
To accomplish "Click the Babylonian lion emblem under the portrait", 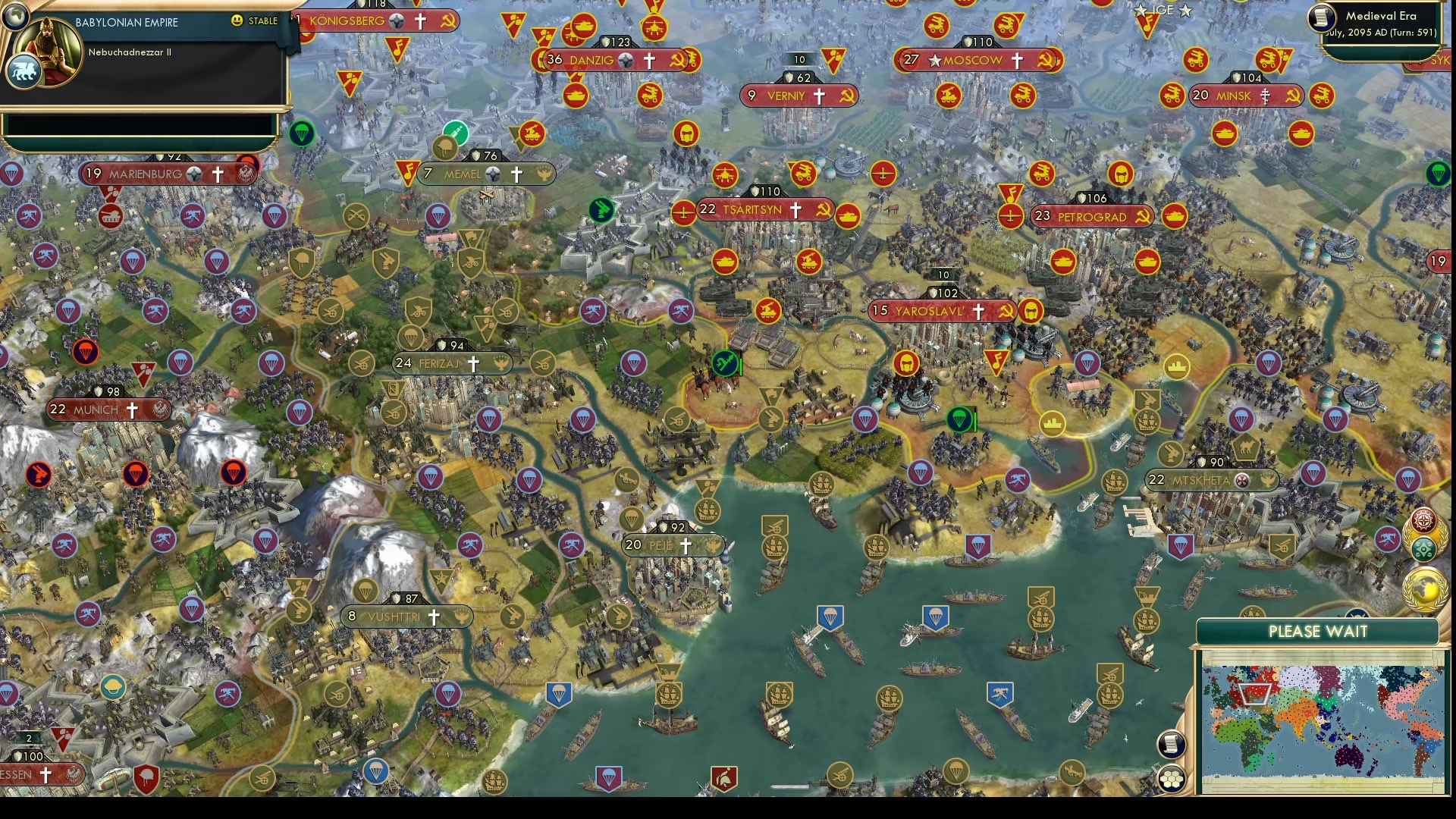I will [24, 70].
